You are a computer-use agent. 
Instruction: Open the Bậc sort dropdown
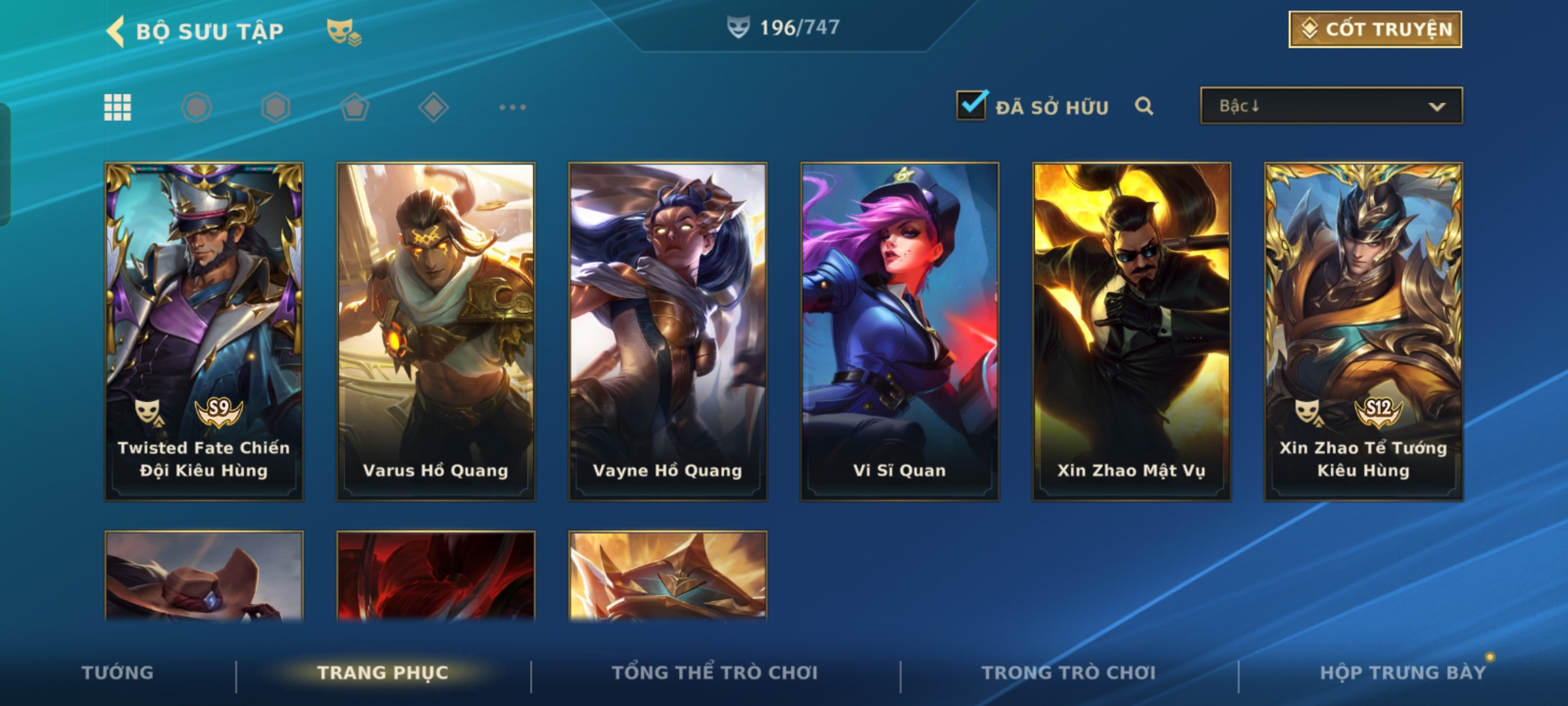click(x=1331, y=106)
